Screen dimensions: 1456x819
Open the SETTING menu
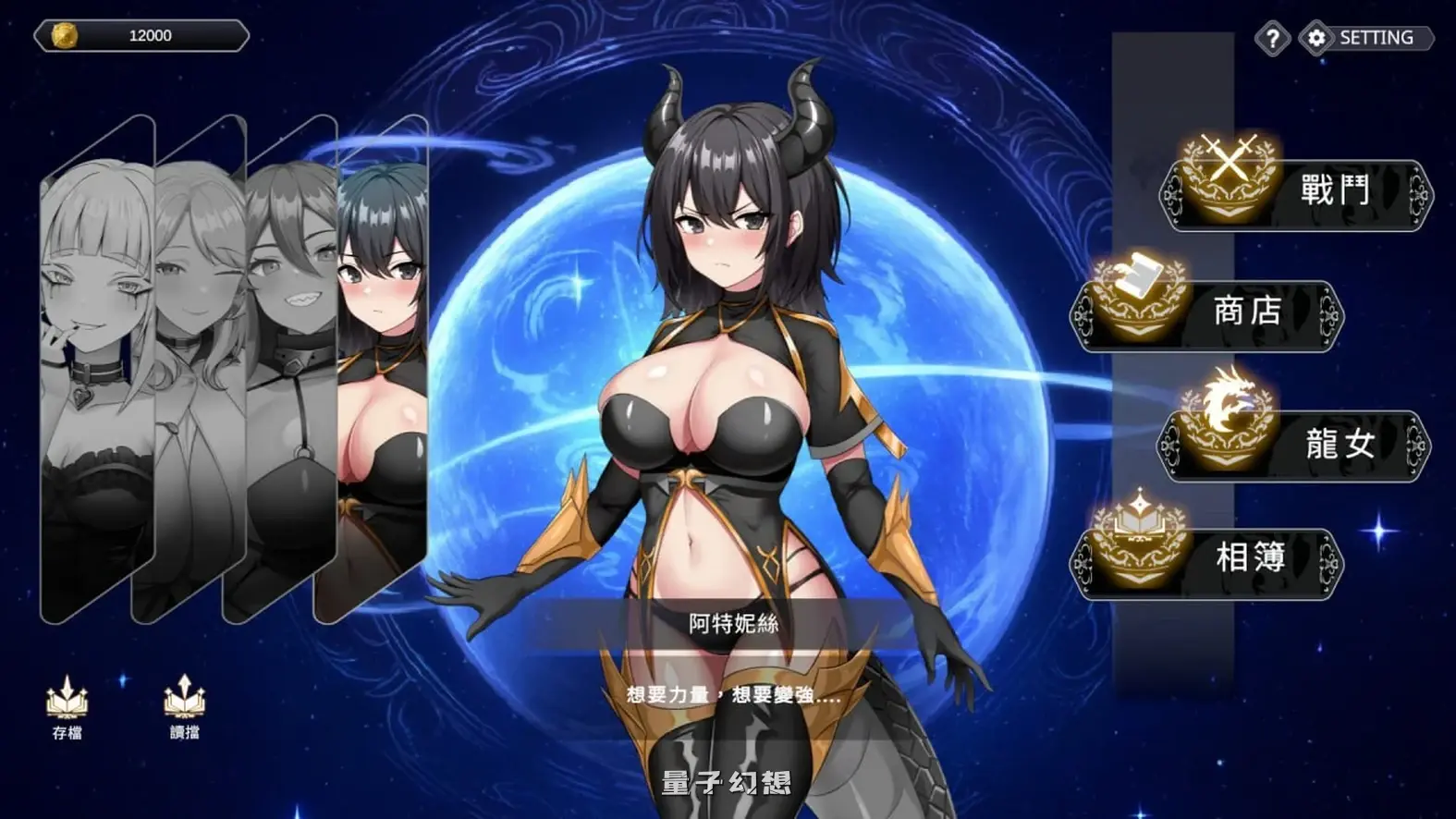coord(1375,38)
